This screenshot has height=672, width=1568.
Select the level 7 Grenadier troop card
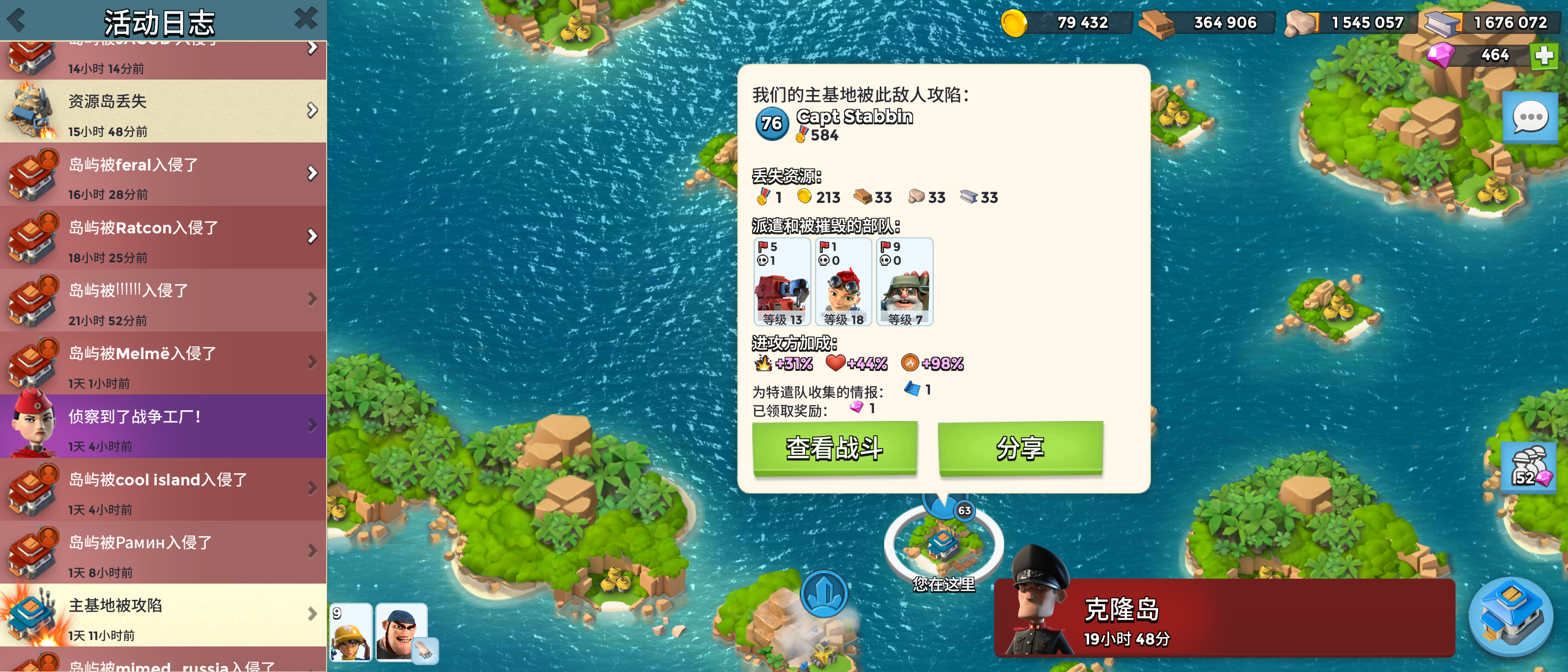coord(904,283)
